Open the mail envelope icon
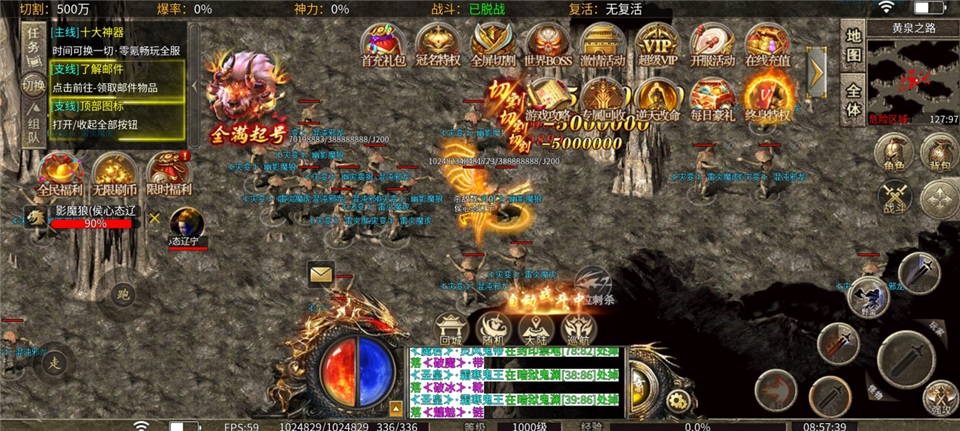Screen dimensions: 960x431 pyautogui.click(x=321, y=272)
